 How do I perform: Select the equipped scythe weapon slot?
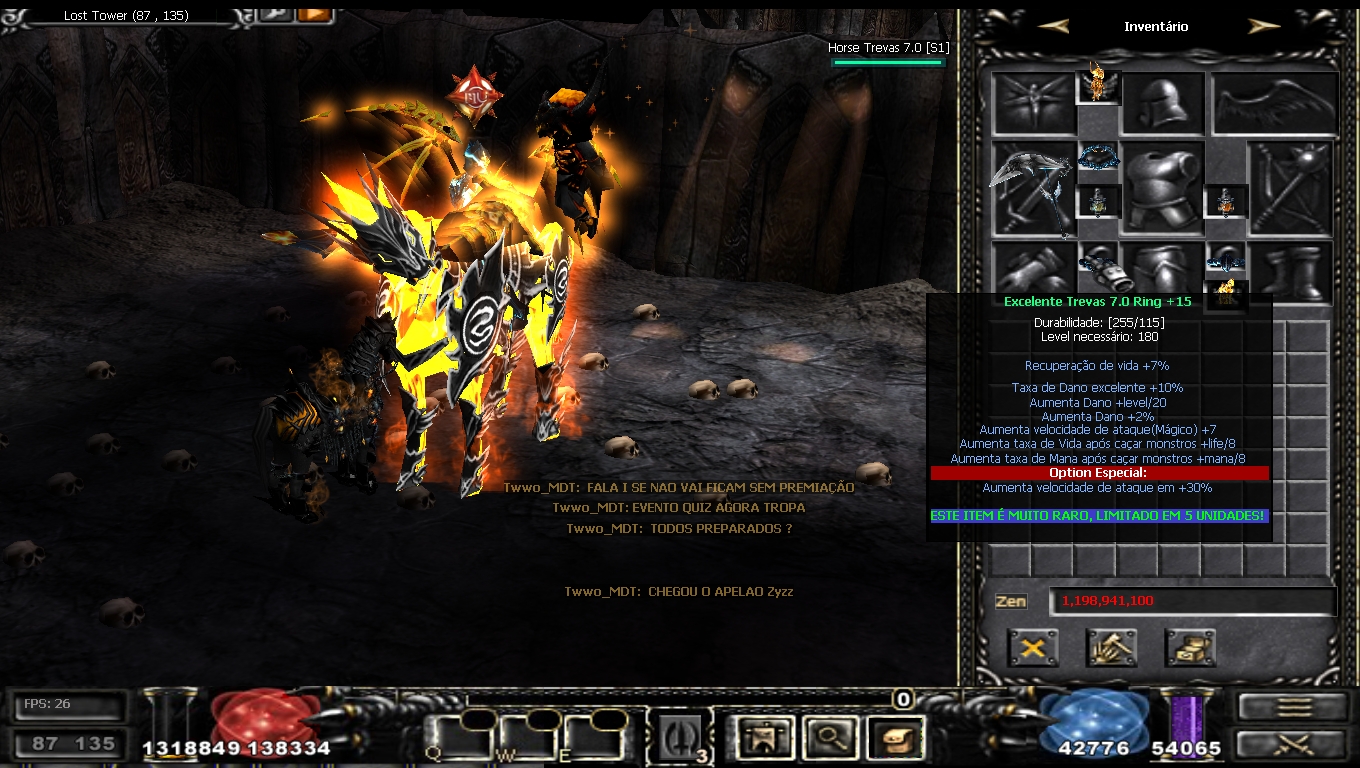coord(1033,188)
